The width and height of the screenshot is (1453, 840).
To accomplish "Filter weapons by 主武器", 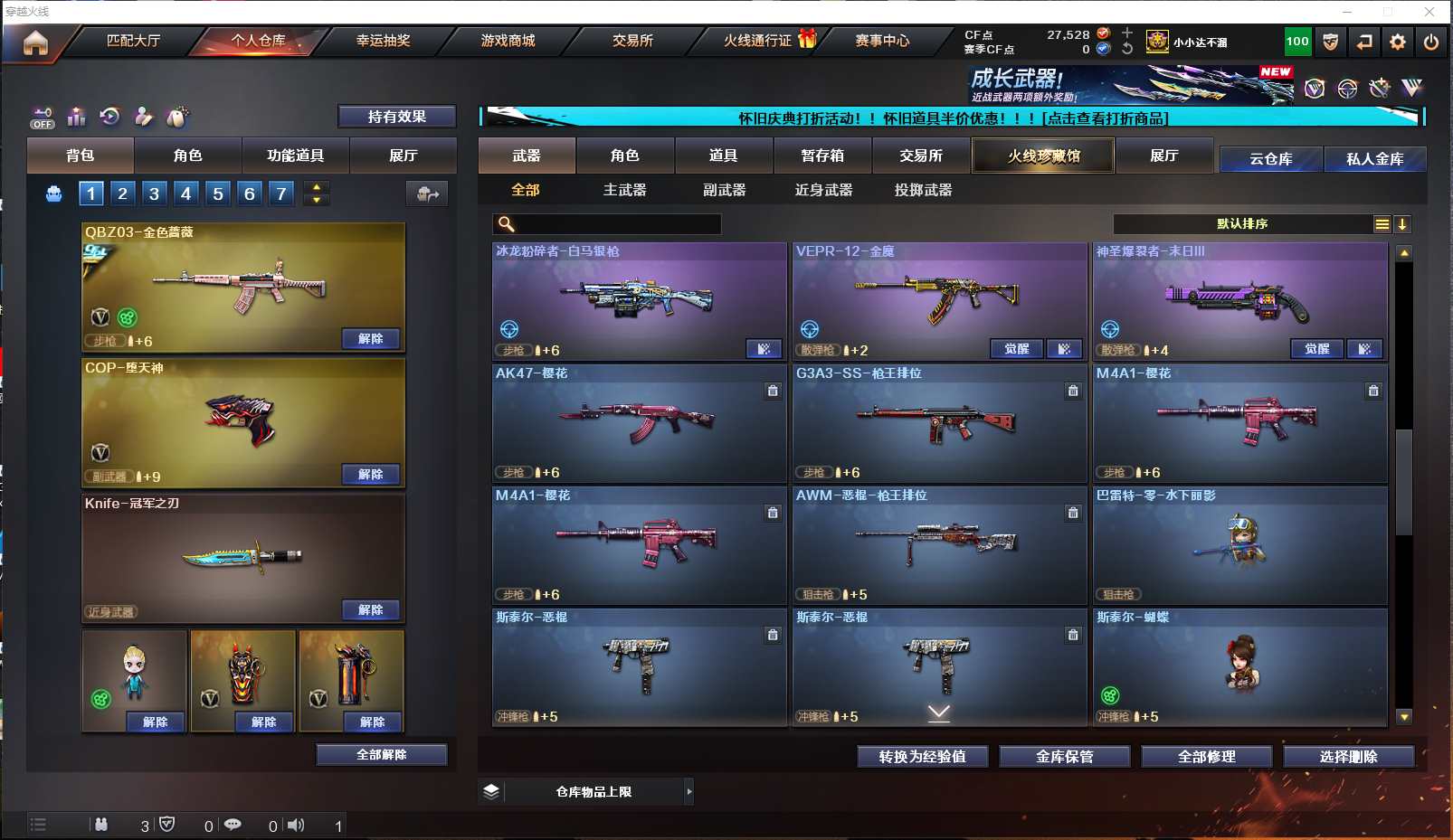I will (x=624, y=190).
